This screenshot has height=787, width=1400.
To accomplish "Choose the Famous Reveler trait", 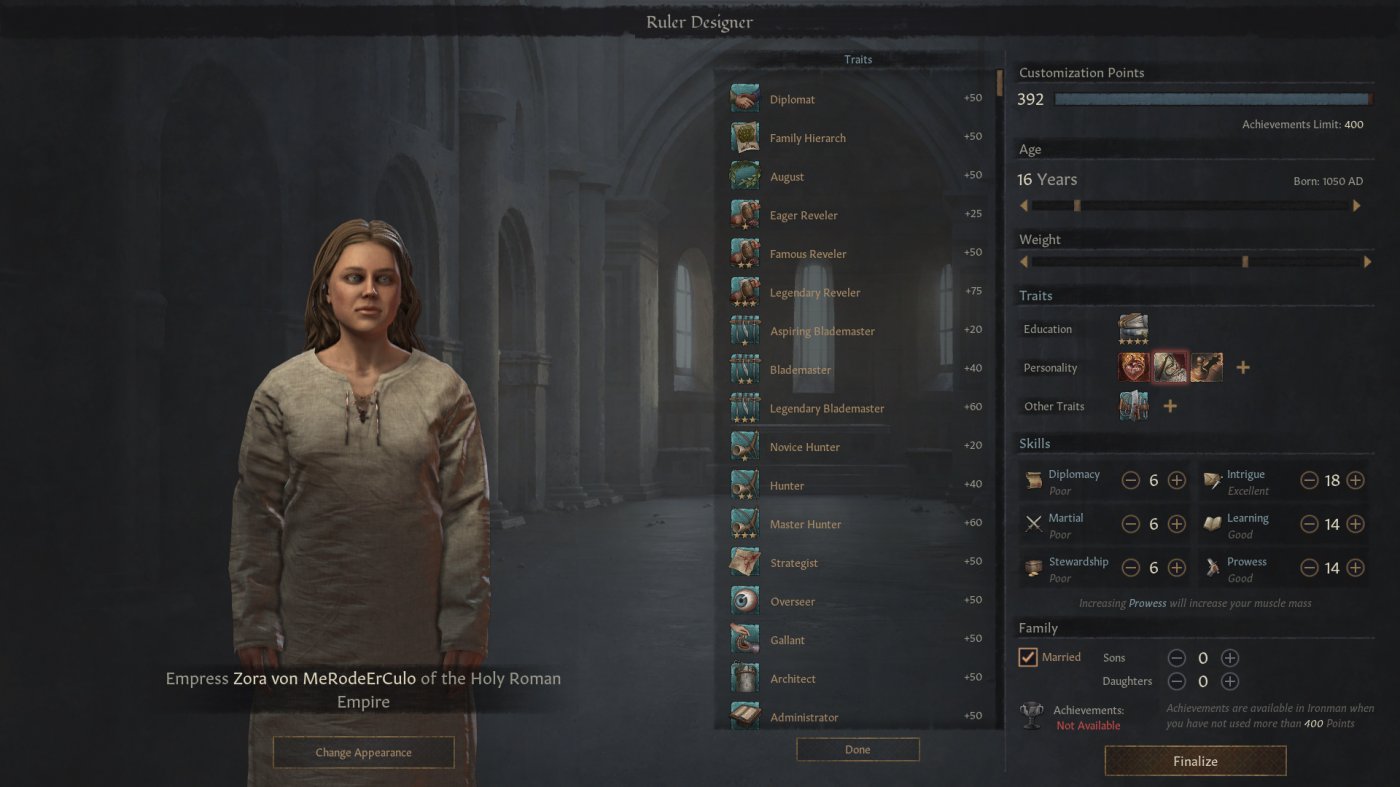I will point(744,253).
